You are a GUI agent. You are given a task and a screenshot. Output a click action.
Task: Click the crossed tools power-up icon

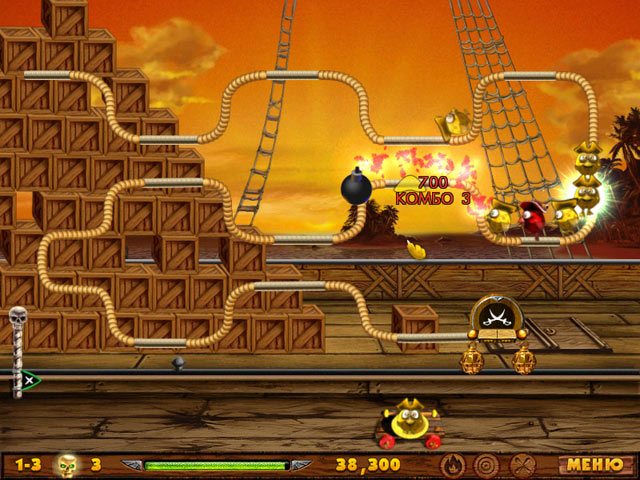point(521,464)
